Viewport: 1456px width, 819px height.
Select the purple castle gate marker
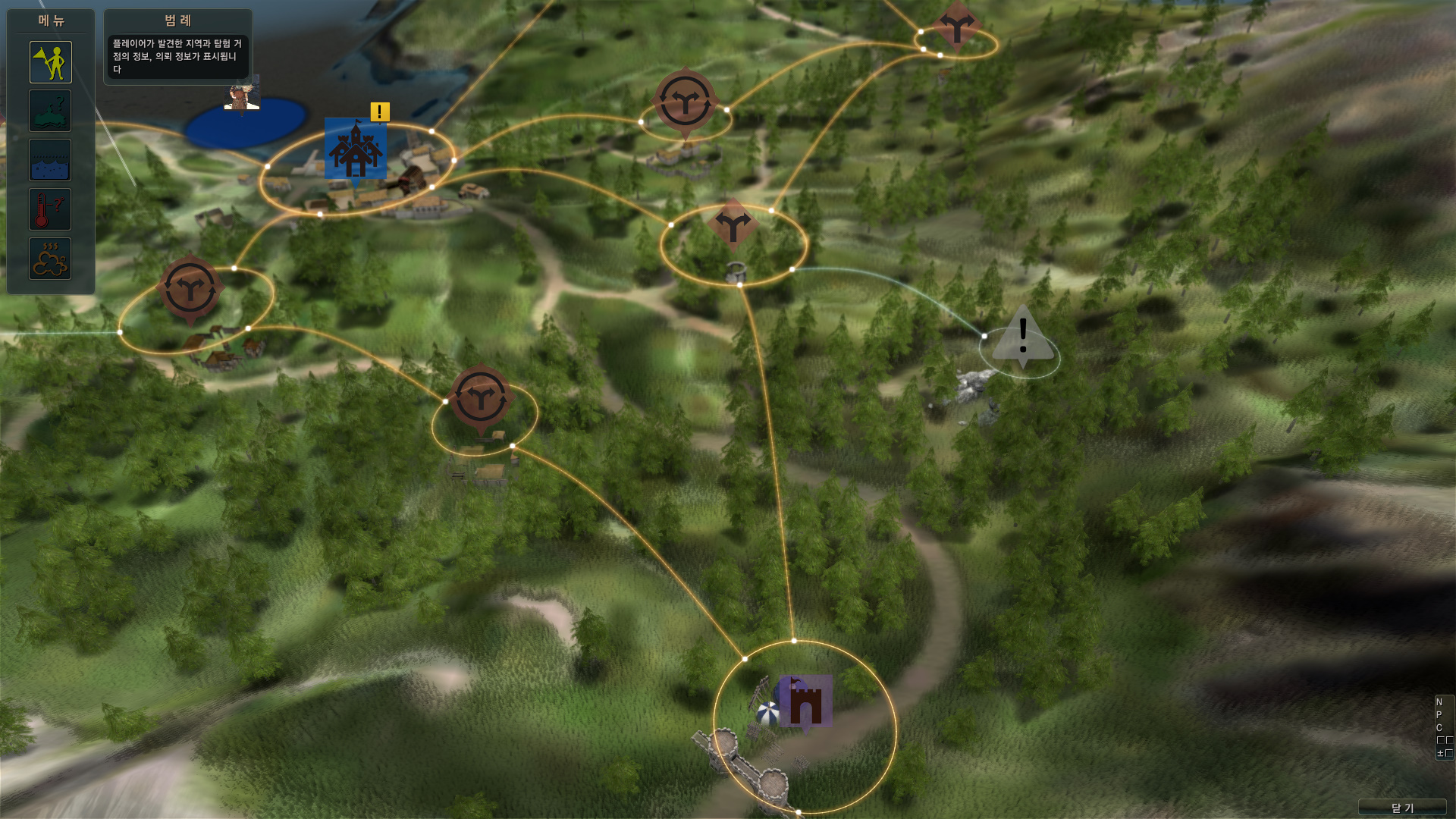tap(805, 701)
